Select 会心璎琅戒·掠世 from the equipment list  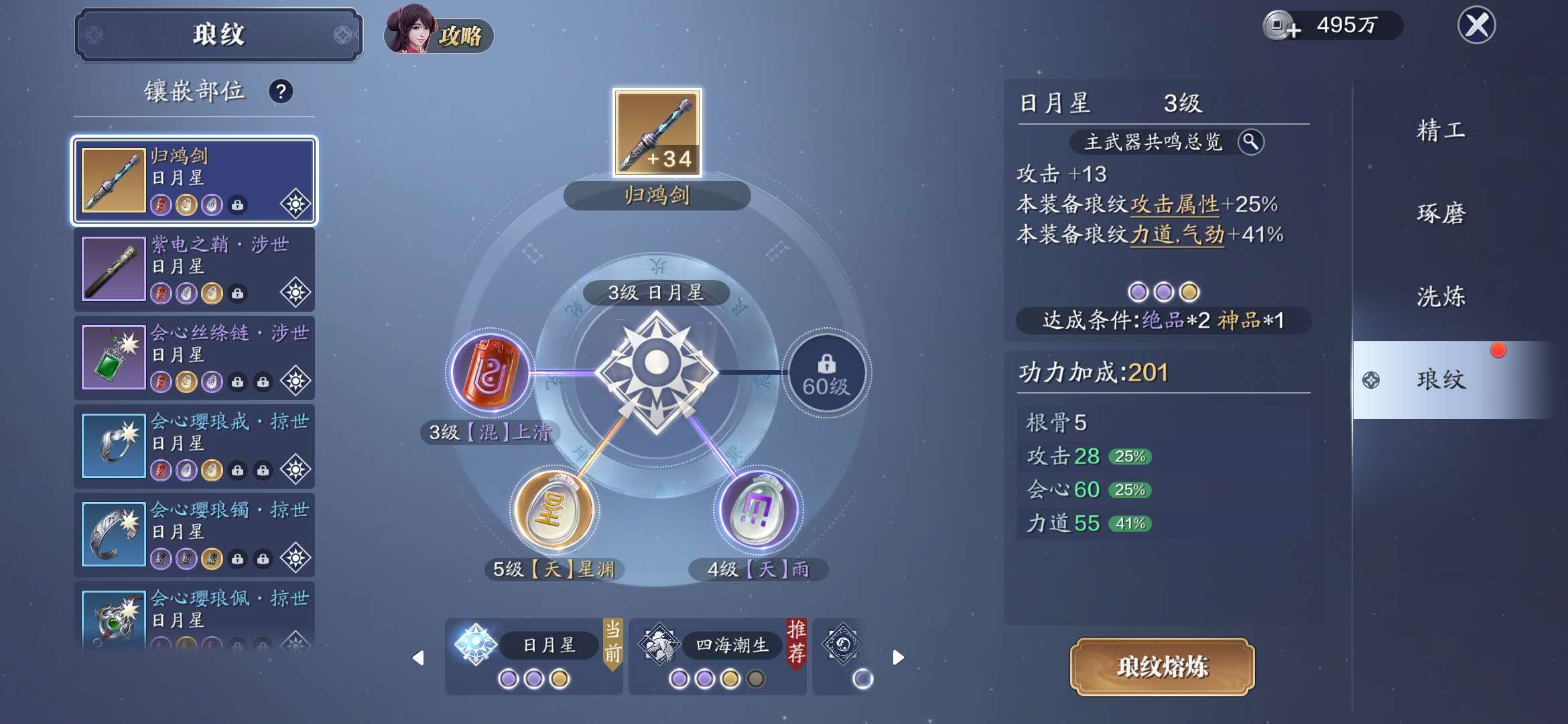click(194, 446)
